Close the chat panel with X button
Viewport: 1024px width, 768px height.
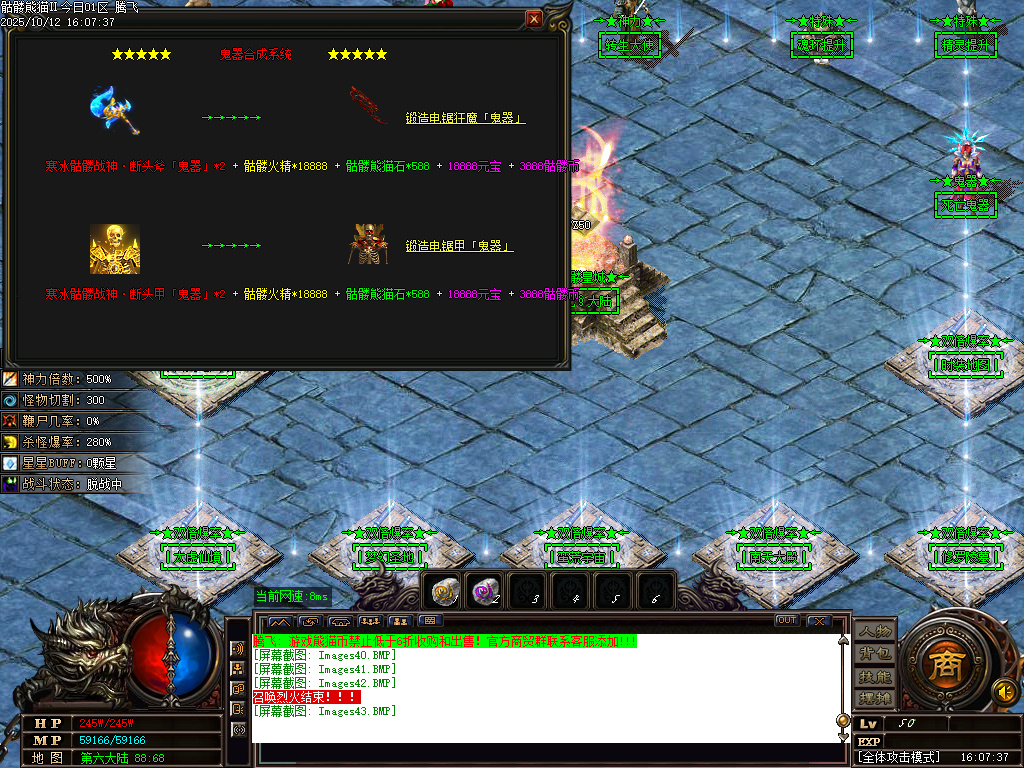click(819, 621)
